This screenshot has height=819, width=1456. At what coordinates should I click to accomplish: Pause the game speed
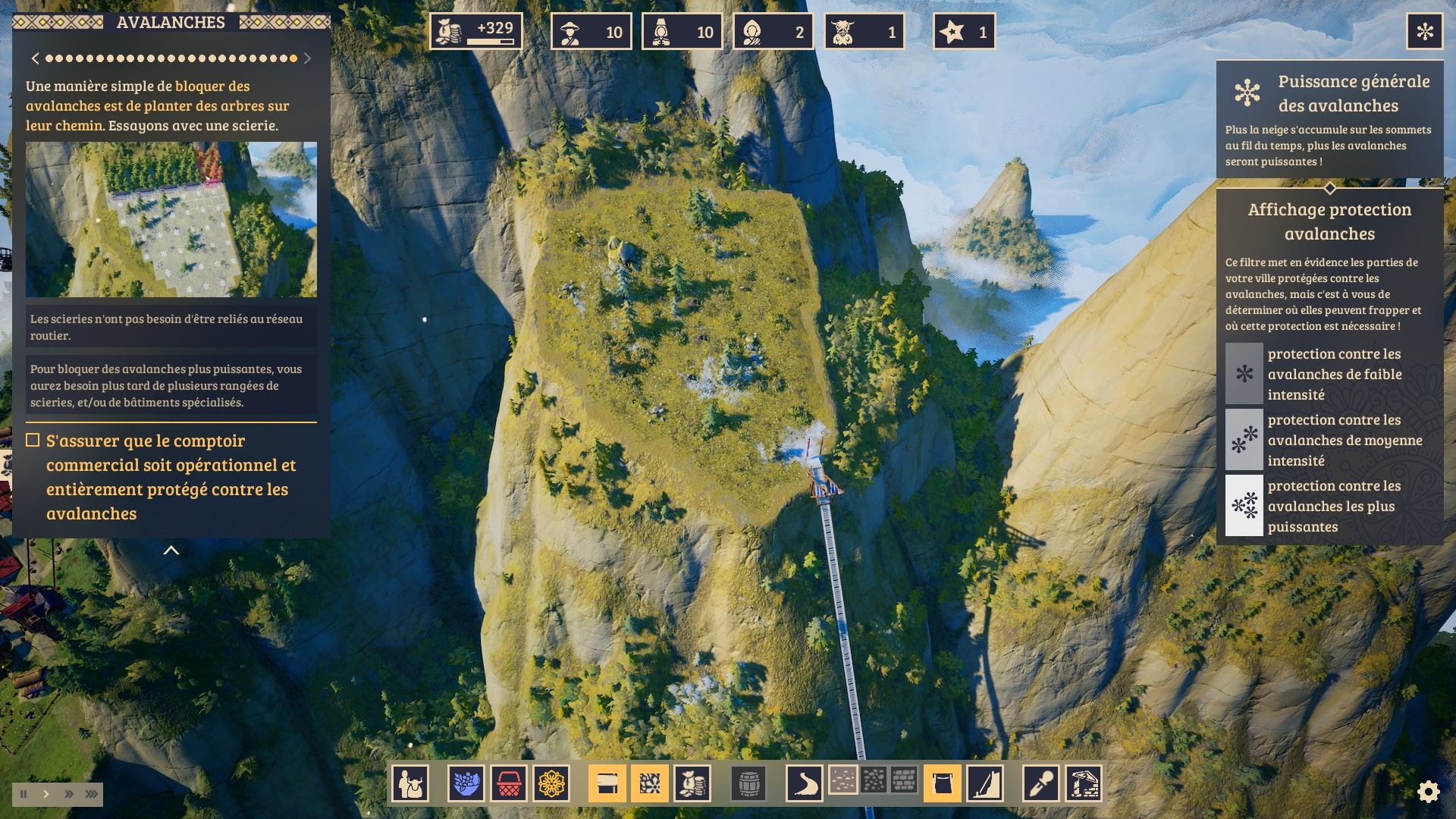coord(24,794)
